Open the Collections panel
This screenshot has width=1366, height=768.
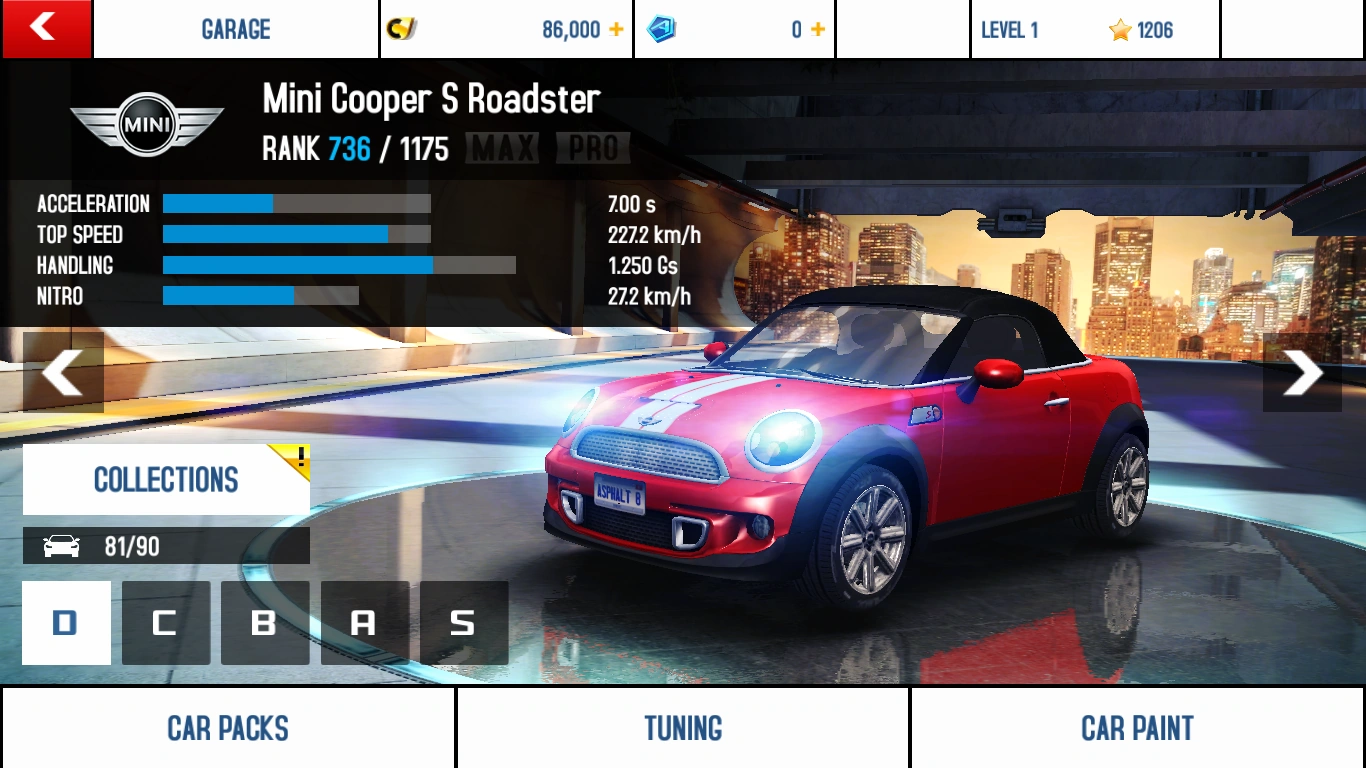pyautogui.click(x=166, y=479)
